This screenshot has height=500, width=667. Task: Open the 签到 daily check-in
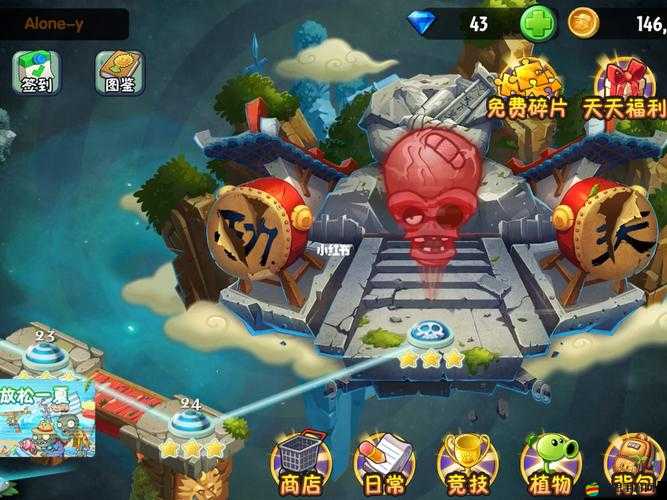click(37, 72)
